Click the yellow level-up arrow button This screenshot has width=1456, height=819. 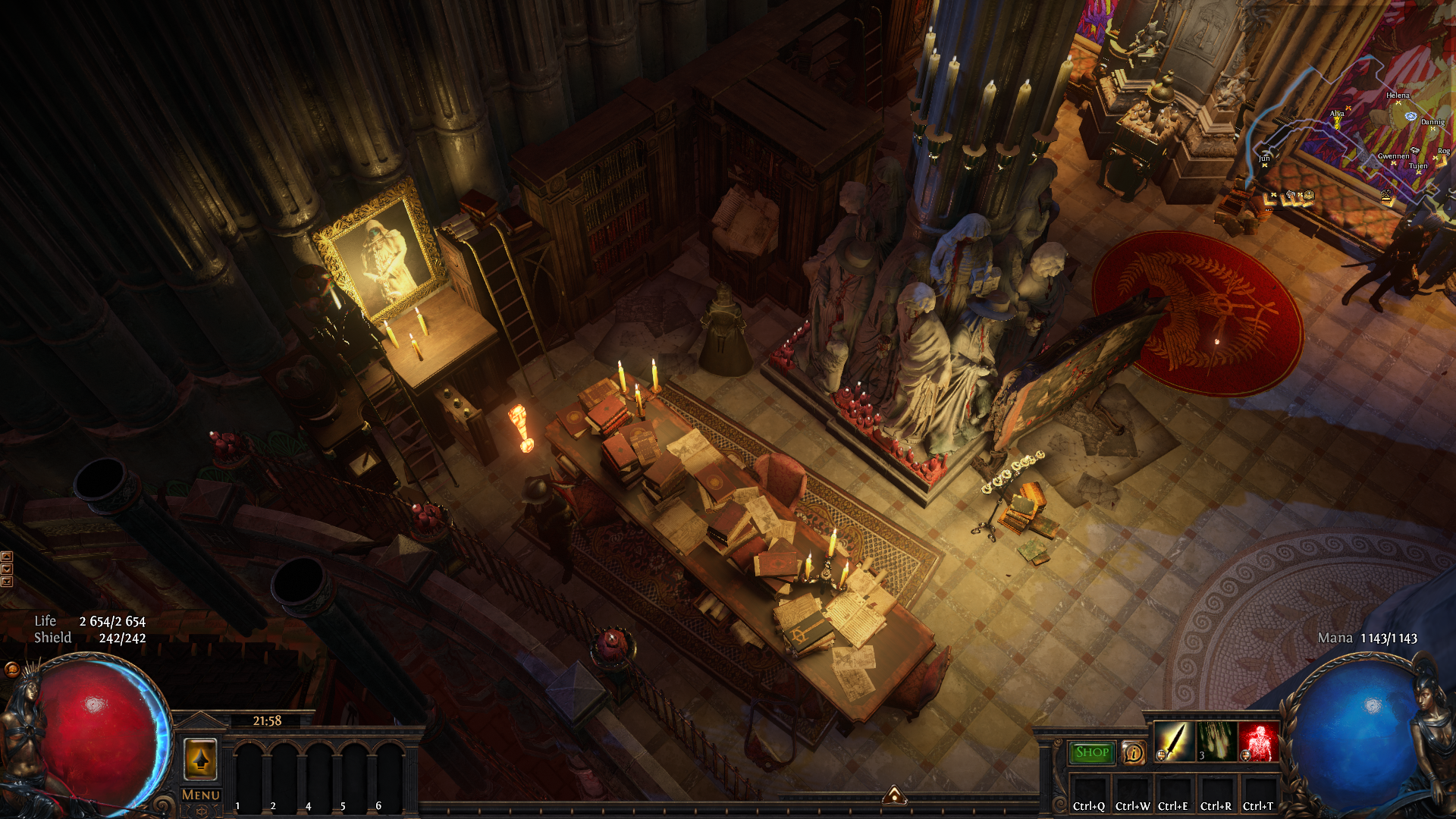(201, 758)
